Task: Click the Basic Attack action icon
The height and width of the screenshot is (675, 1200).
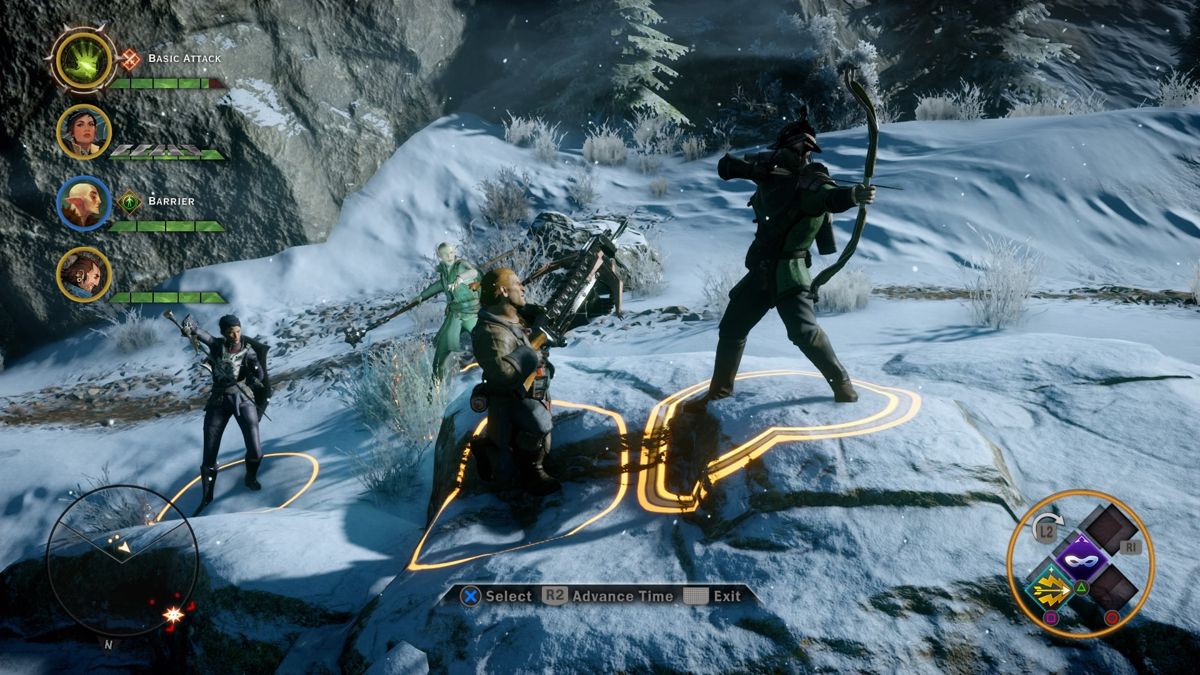Action: [x=130, y=59]
